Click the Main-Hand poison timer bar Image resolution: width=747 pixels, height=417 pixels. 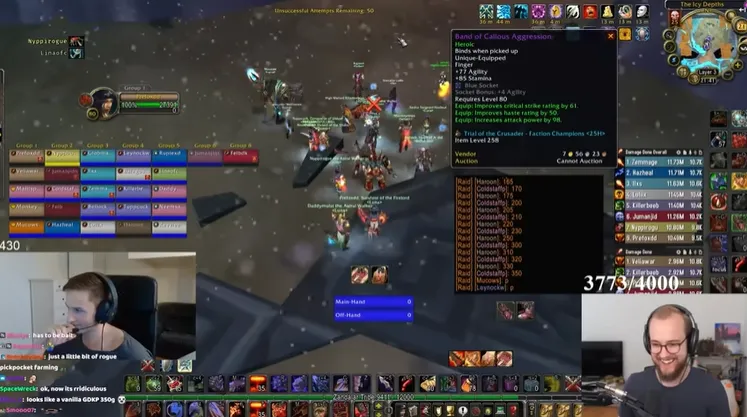[x=373, y=301]
